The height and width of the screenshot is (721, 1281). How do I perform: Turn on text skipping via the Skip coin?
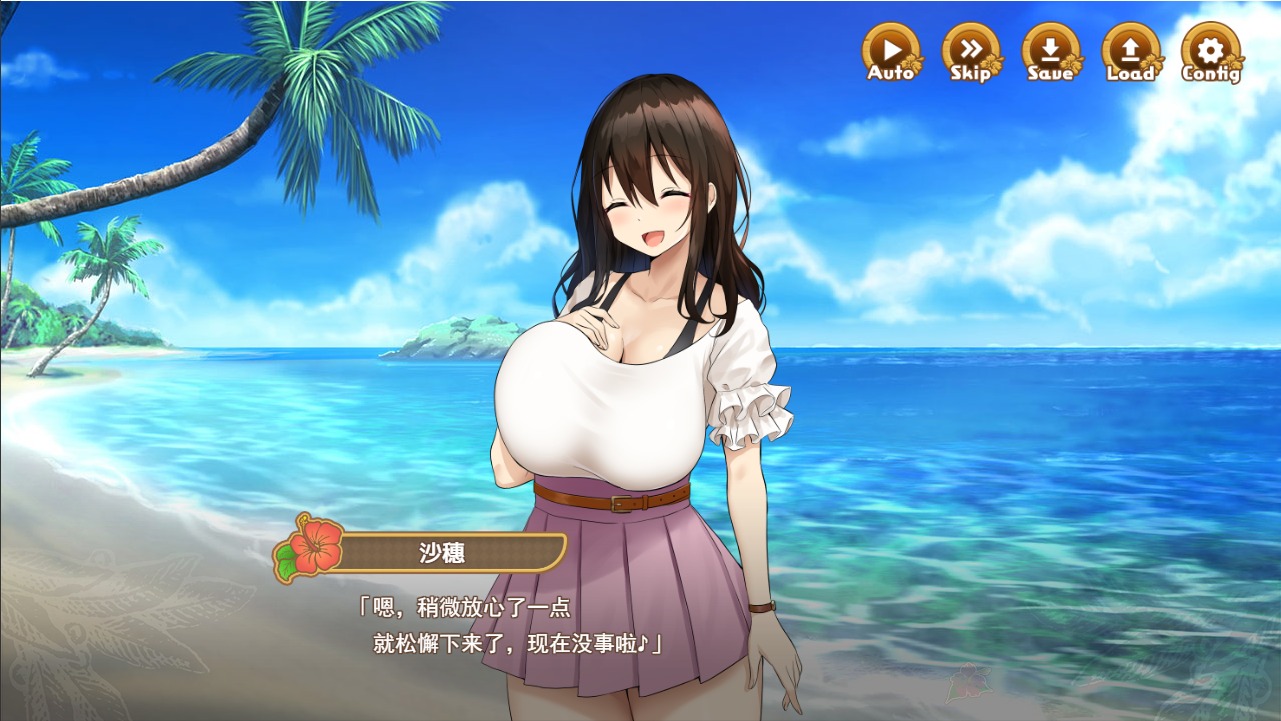click(969, 50)
